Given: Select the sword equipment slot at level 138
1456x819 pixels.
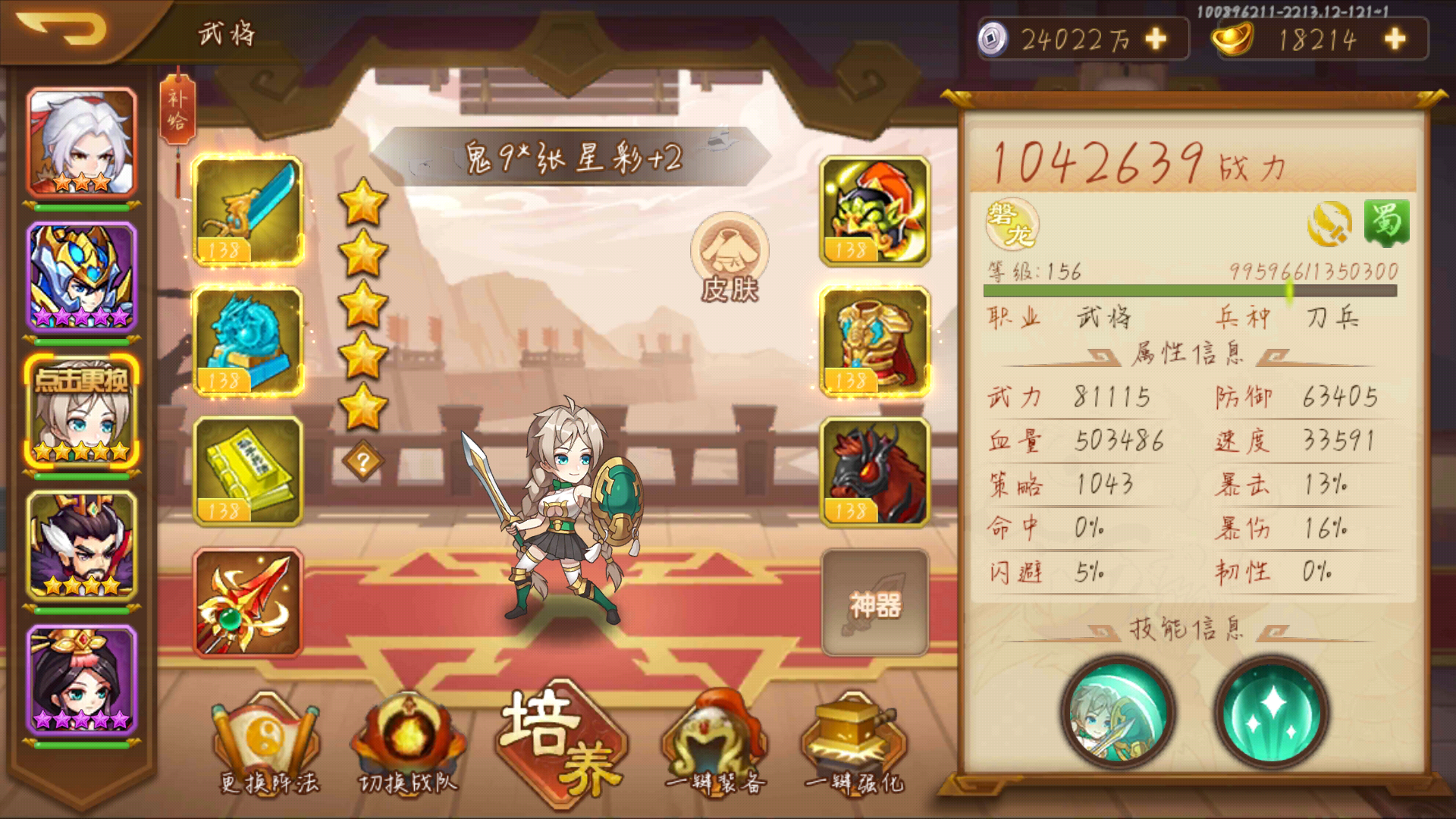Looking at the screenshot, I should (250, 209).
